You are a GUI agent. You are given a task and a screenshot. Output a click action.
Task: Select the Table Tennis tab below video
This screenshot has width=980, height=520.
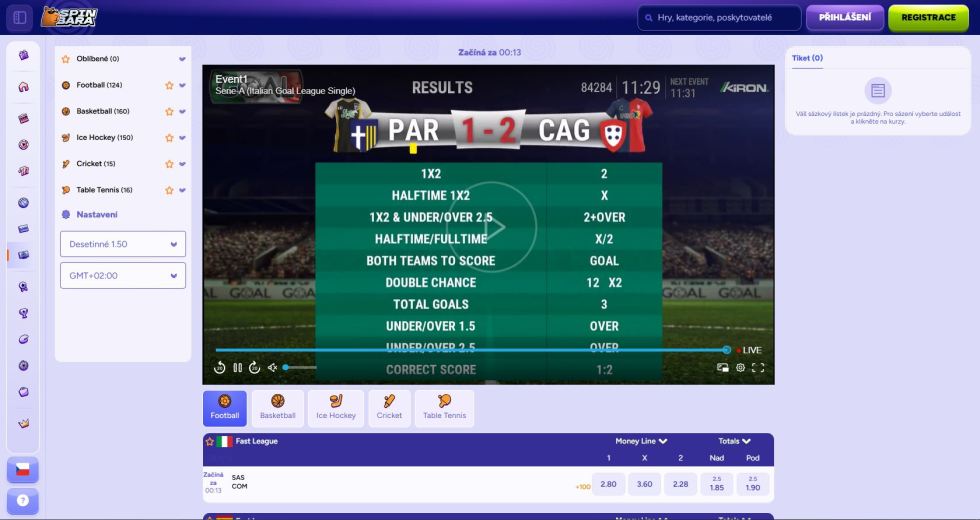point(445,408)
